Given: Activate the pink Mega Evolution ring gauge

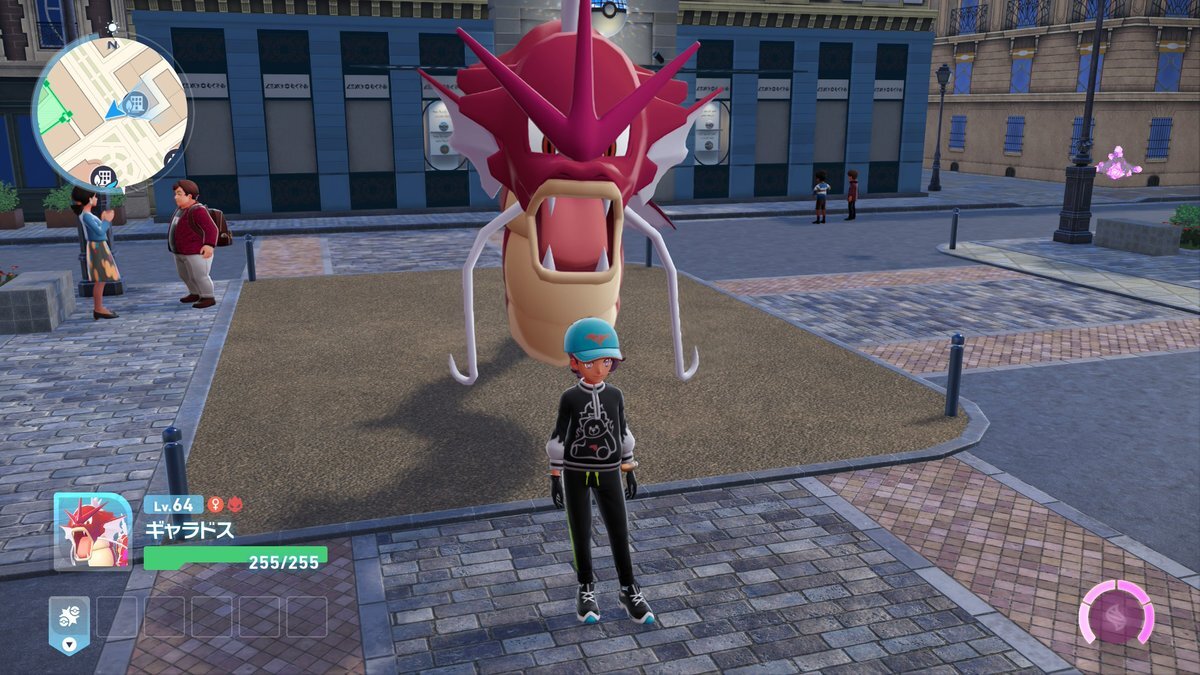Looking at the screenshot, I should [1116, 612].
